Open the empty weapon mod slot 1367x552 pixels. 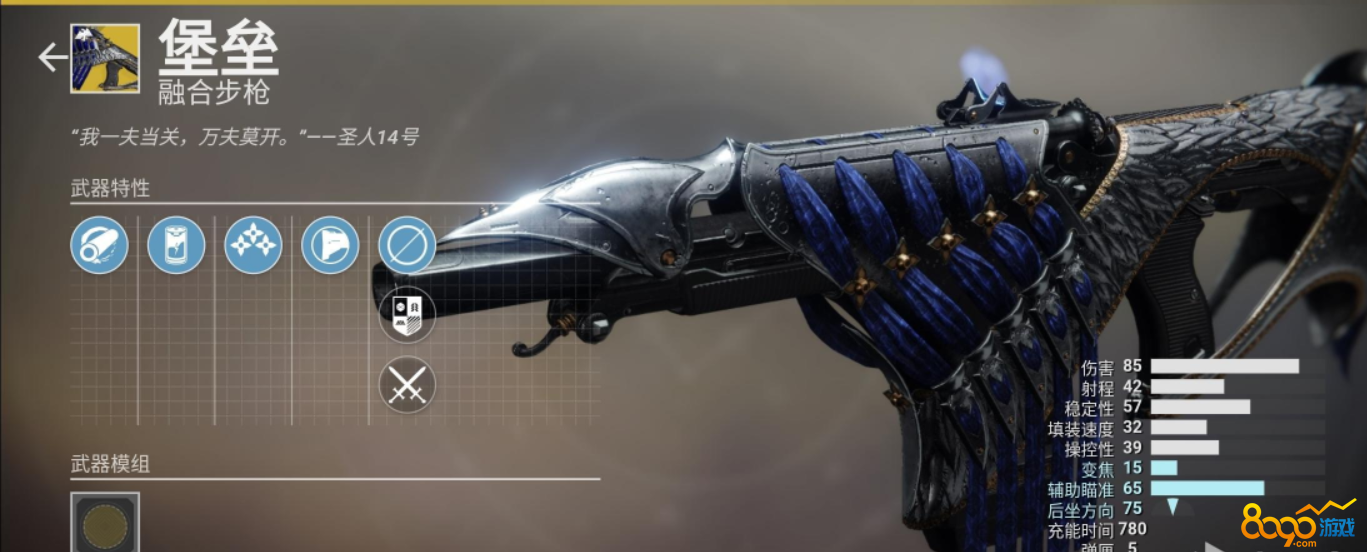(105, 523)
